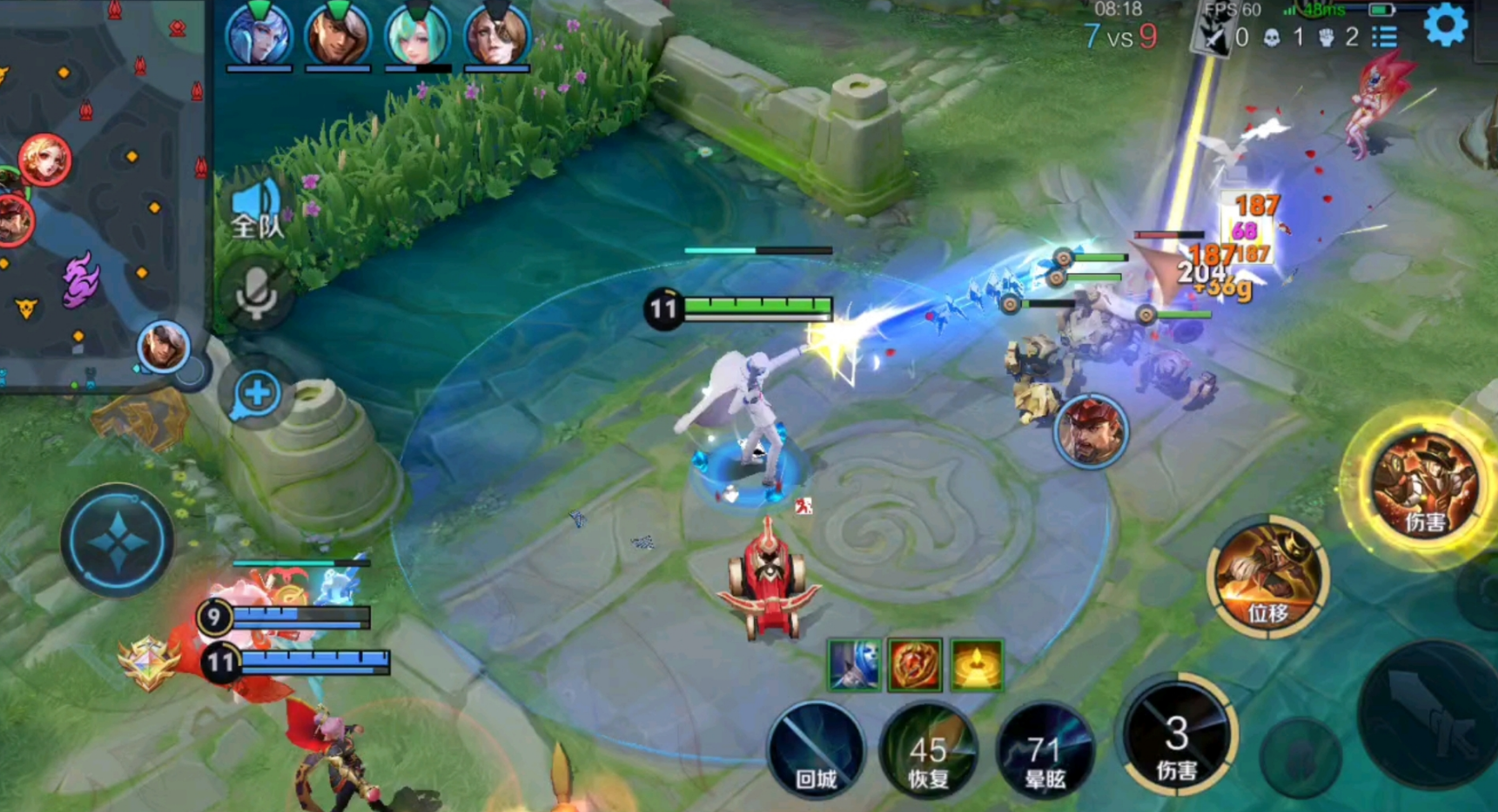Select the golden flame buff icon
The height and width of the screenshot is (812, 1498).
click(976, 665)
